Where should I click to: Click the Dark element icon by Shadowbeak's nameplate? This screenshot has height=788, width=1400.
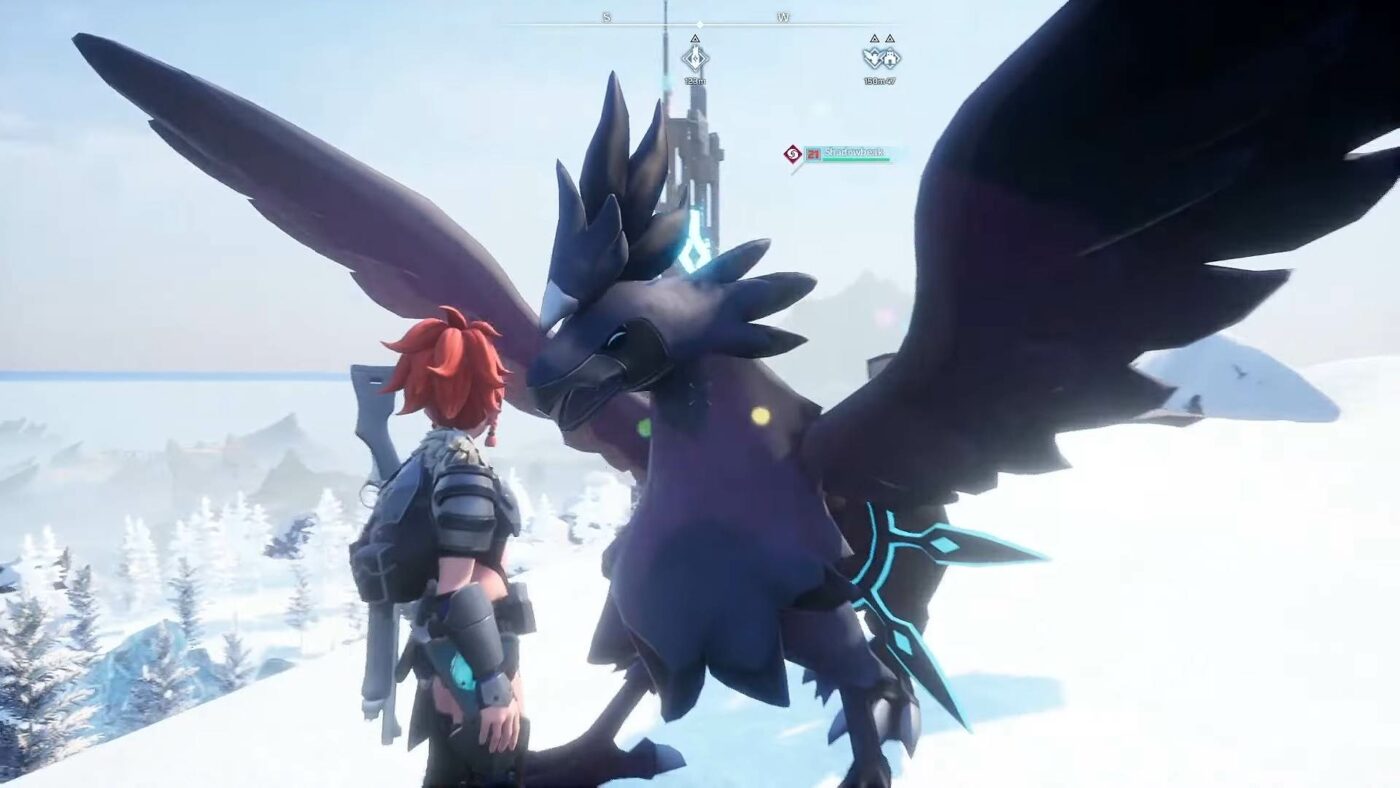click(x=792, y=154)
